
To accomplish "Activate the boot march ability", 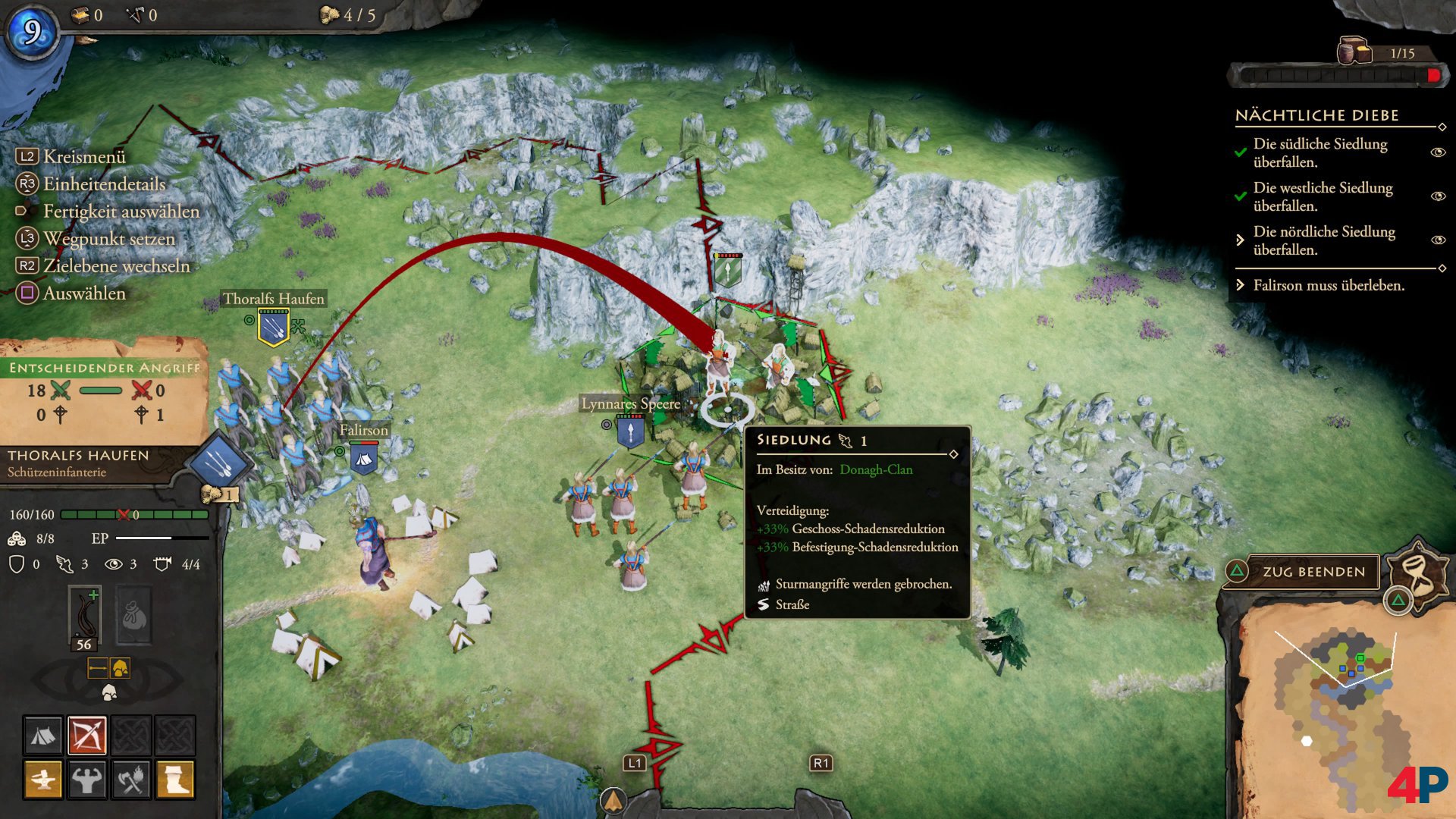I will tap(175, 779).
